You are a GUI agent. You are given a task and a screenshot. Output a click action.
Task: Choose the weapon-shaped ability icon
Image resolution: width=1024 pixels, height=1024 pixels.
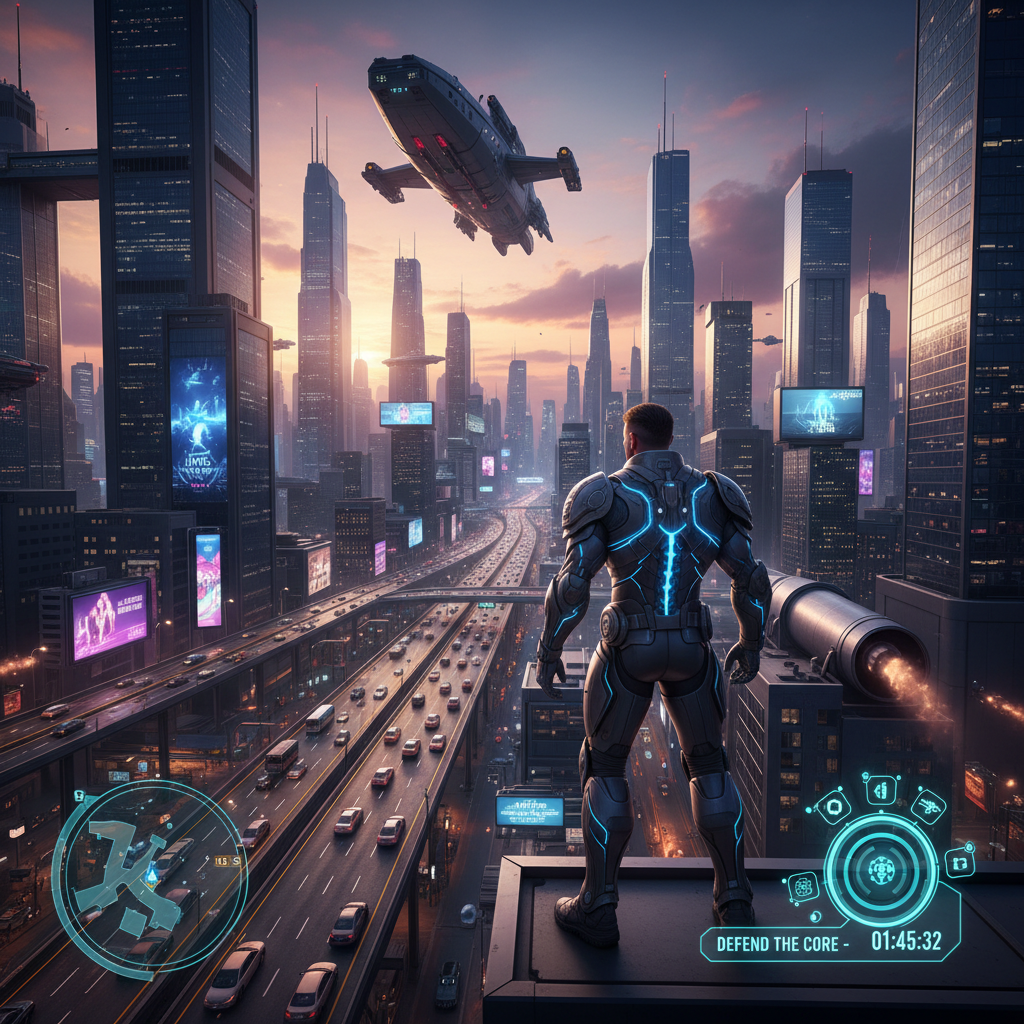(928, 807)
